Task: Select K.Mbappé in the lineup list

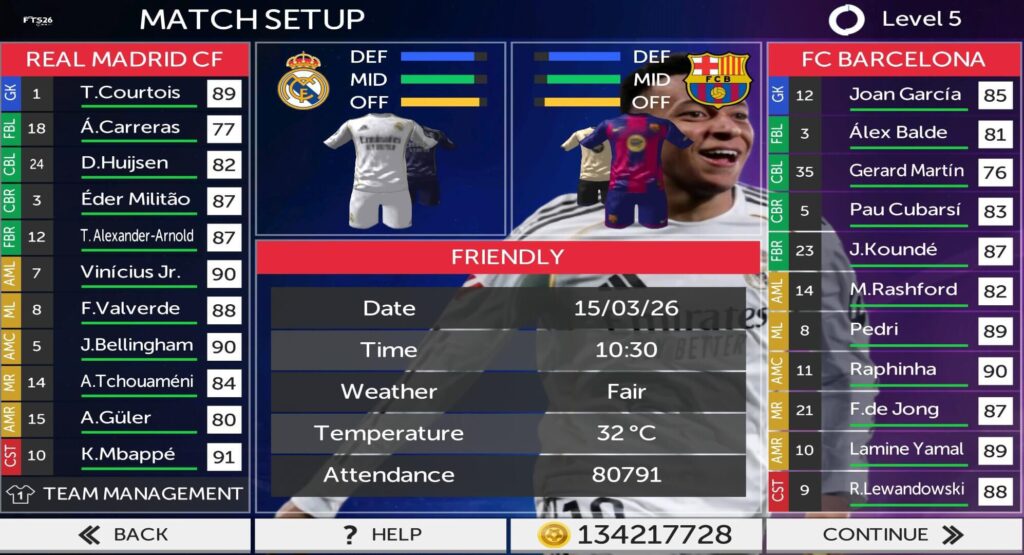Action: coord(128,455)
